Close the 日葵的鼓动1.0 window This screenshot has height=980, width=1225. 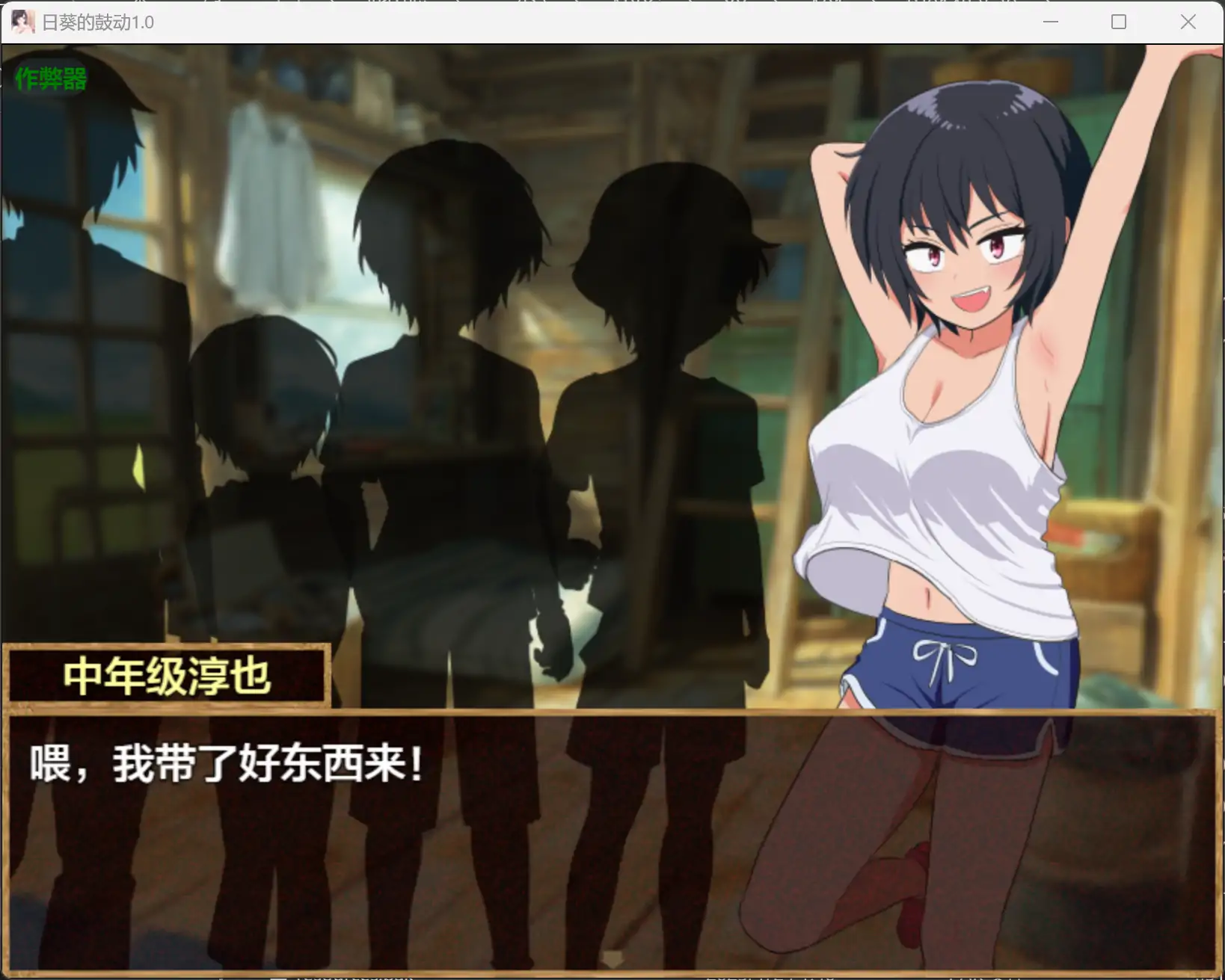[1188, 22]
